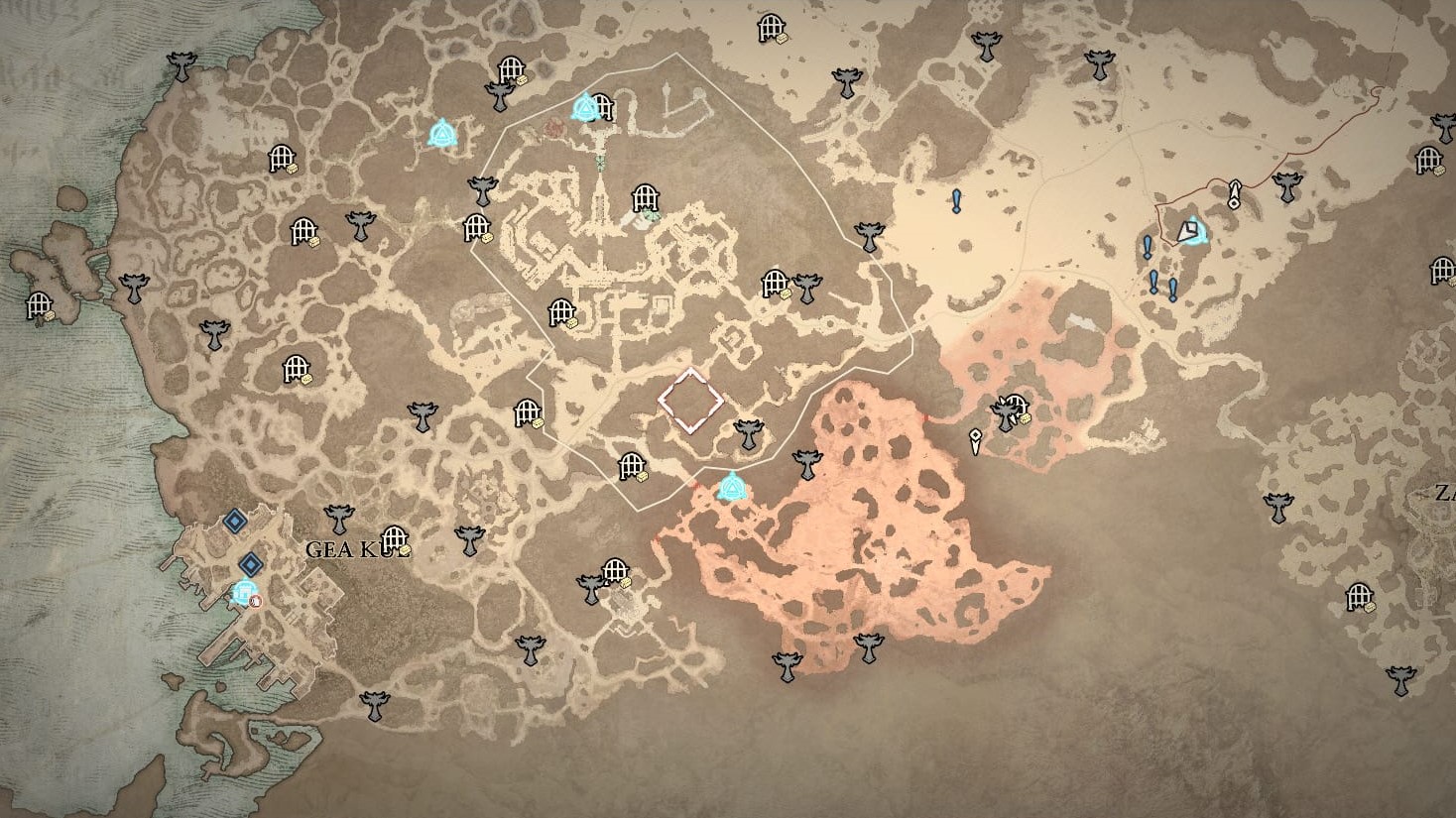1456x818 pixels.
Task: Click the GEA KUL town name label
Action: tap(354, 548)
